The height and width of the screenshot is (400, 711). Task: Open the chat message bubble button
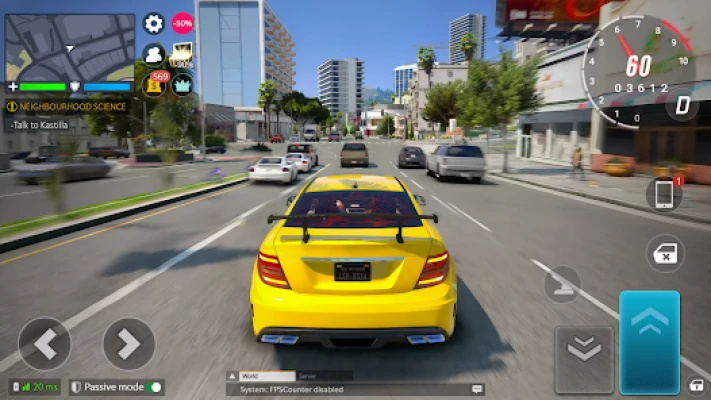(x=477, y=388)
